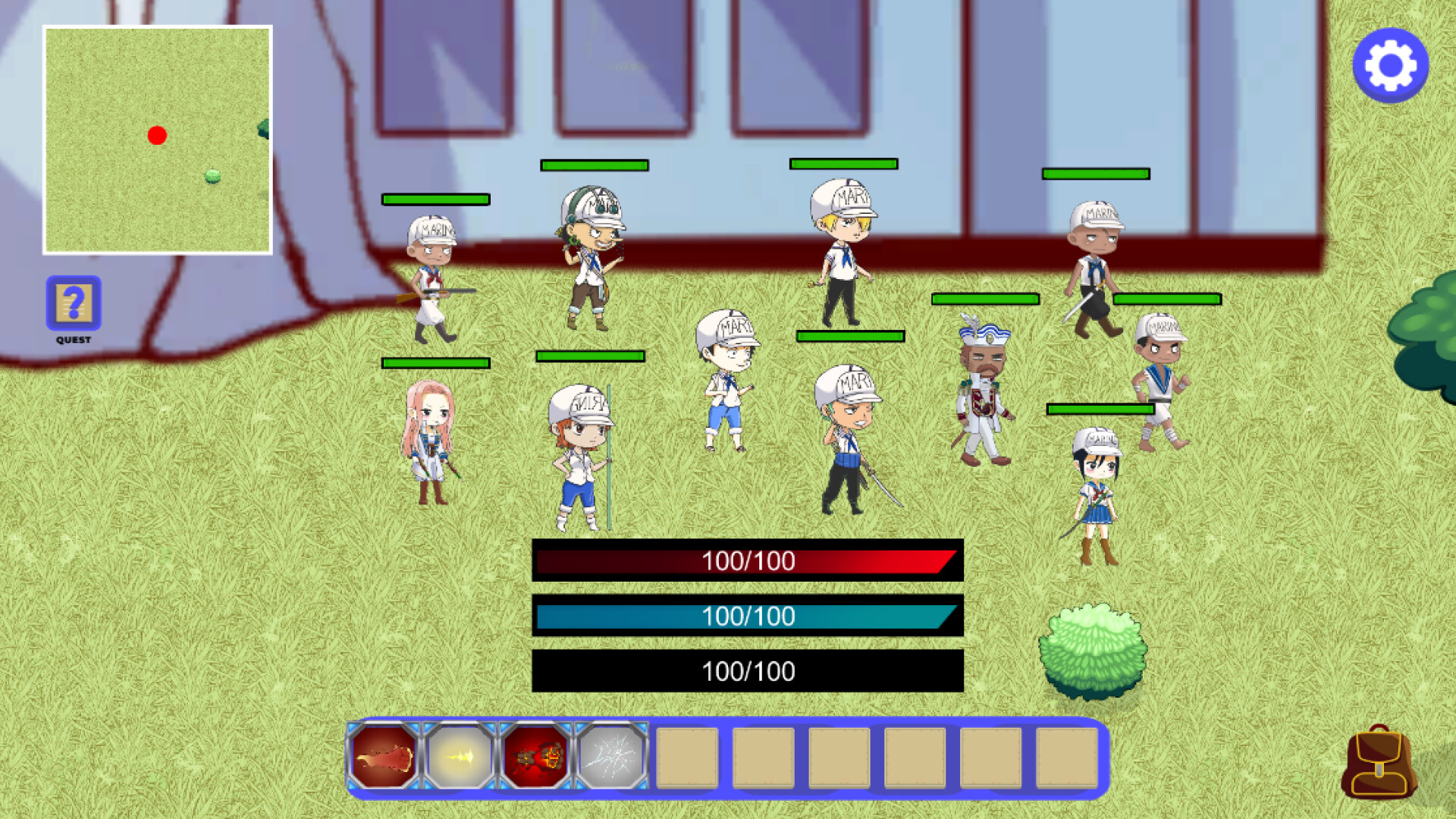Trigger the ice shatter skill
Screen dimensions: 1456x819
[612, 758]
